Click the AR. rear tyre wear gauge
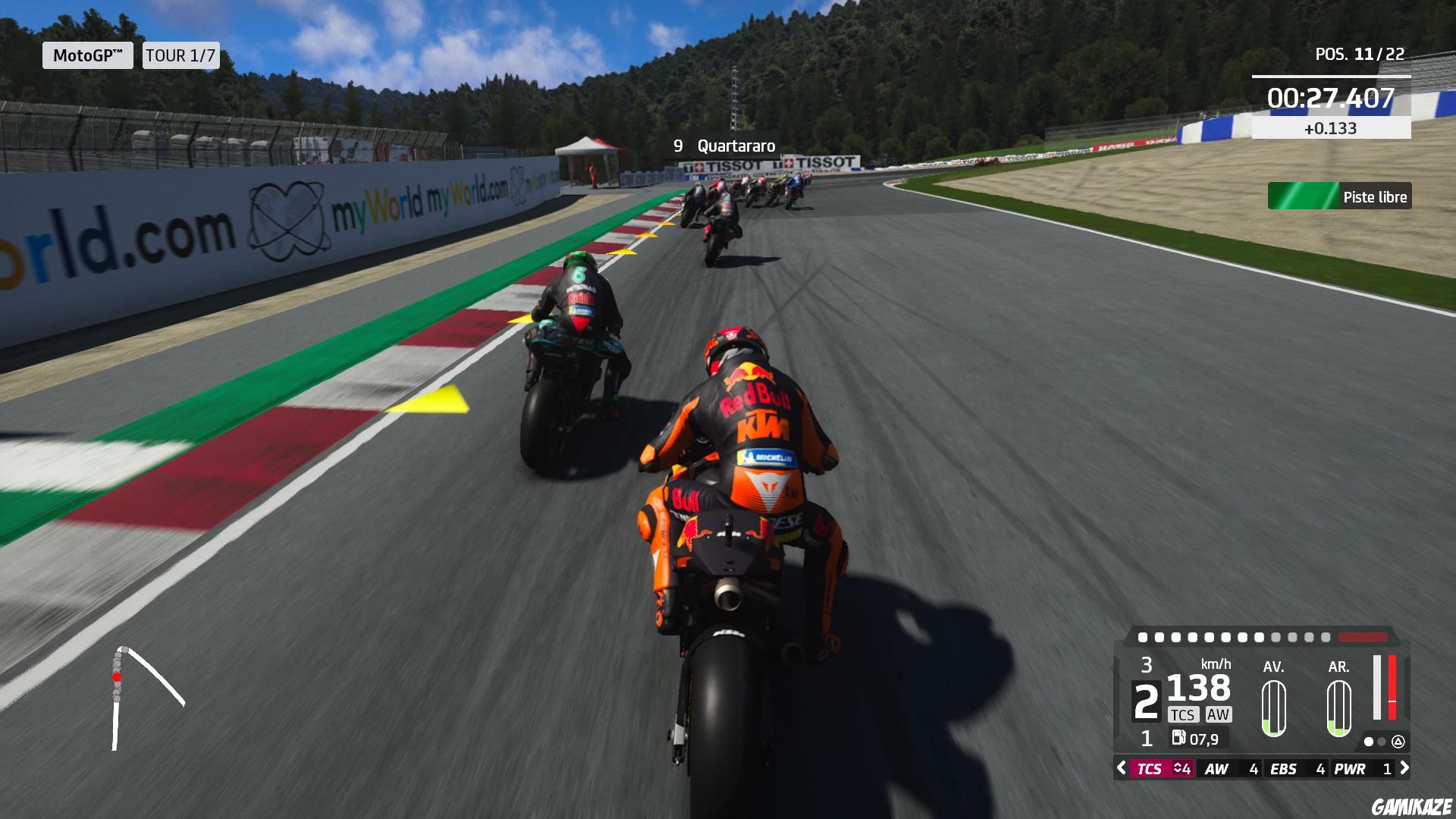The image size is (1456, 819). click(x=1338, y=708)
